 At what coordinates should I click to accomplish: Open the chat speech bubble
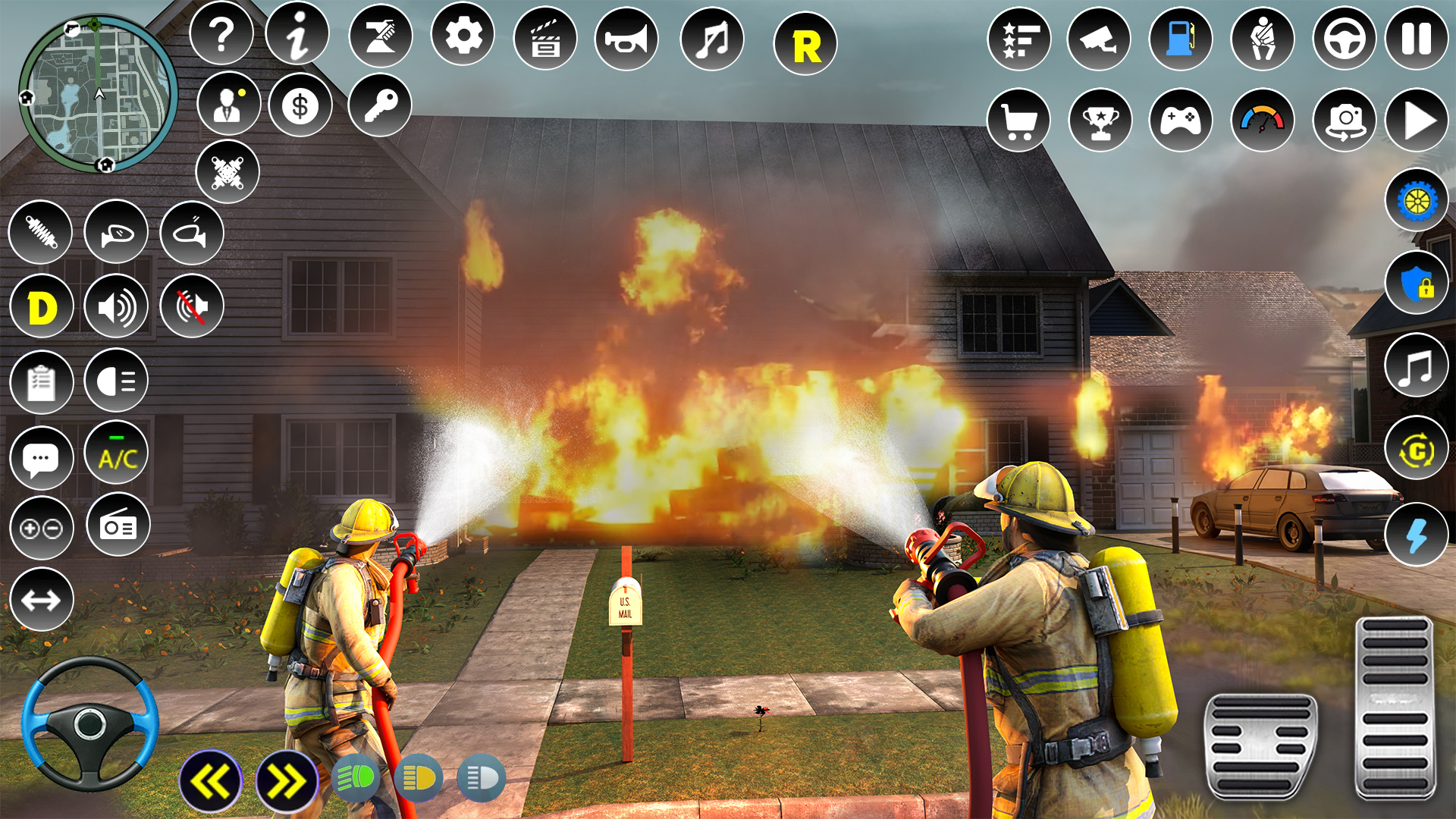41,458
